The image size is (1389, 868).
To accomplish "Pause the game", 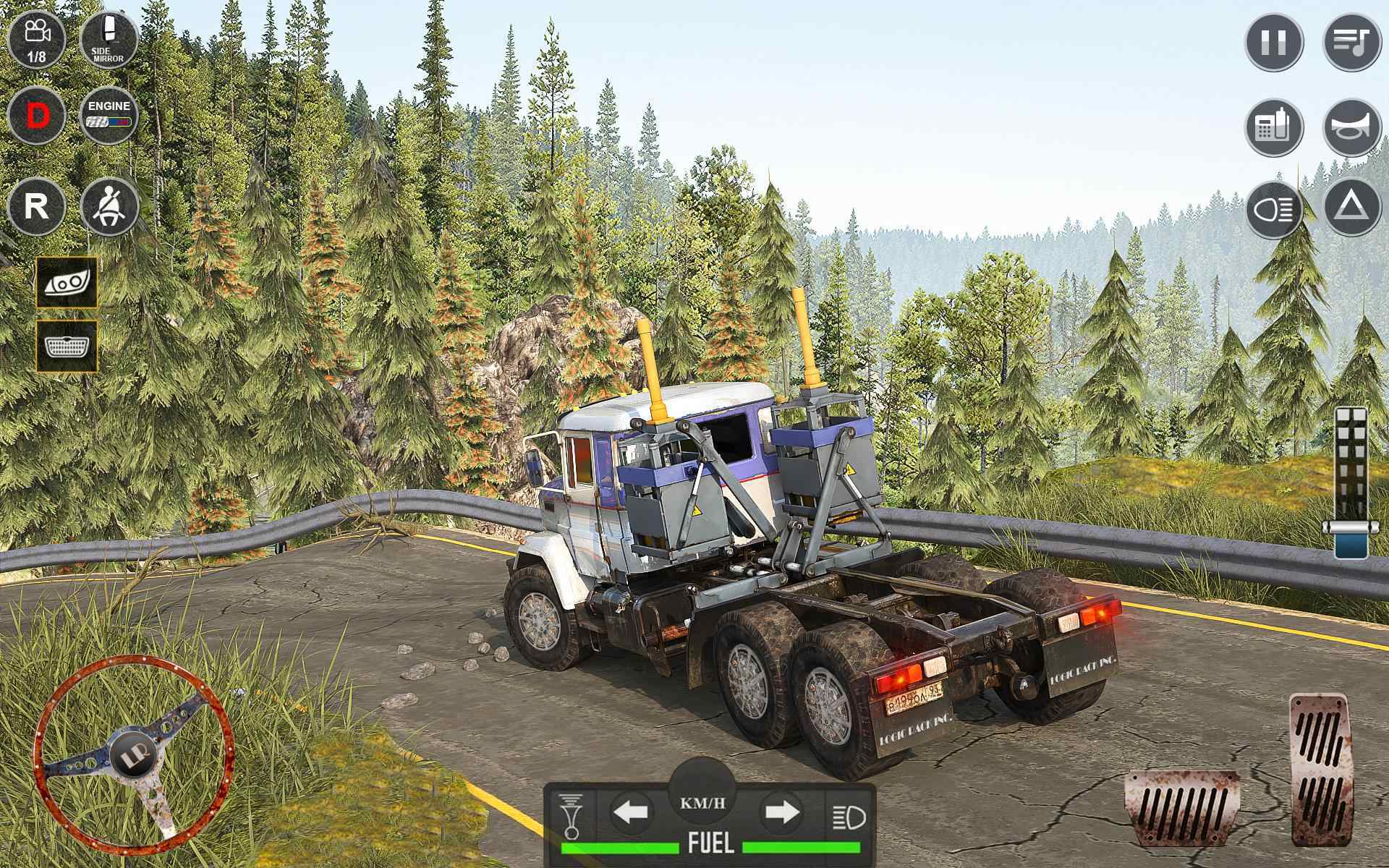I will 1274,41.
